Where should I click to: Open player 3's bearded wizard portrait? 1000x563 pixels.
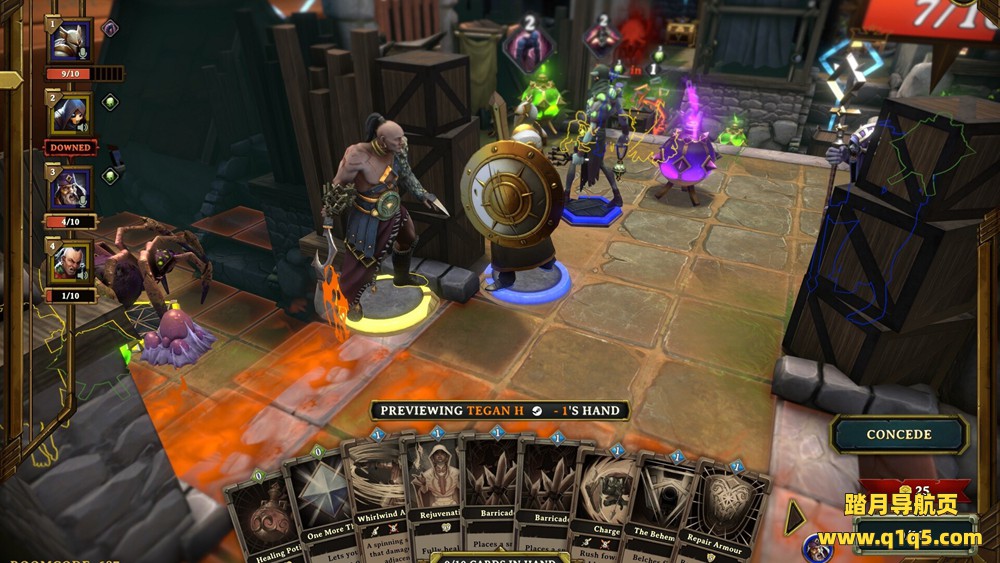click(71, 188)
